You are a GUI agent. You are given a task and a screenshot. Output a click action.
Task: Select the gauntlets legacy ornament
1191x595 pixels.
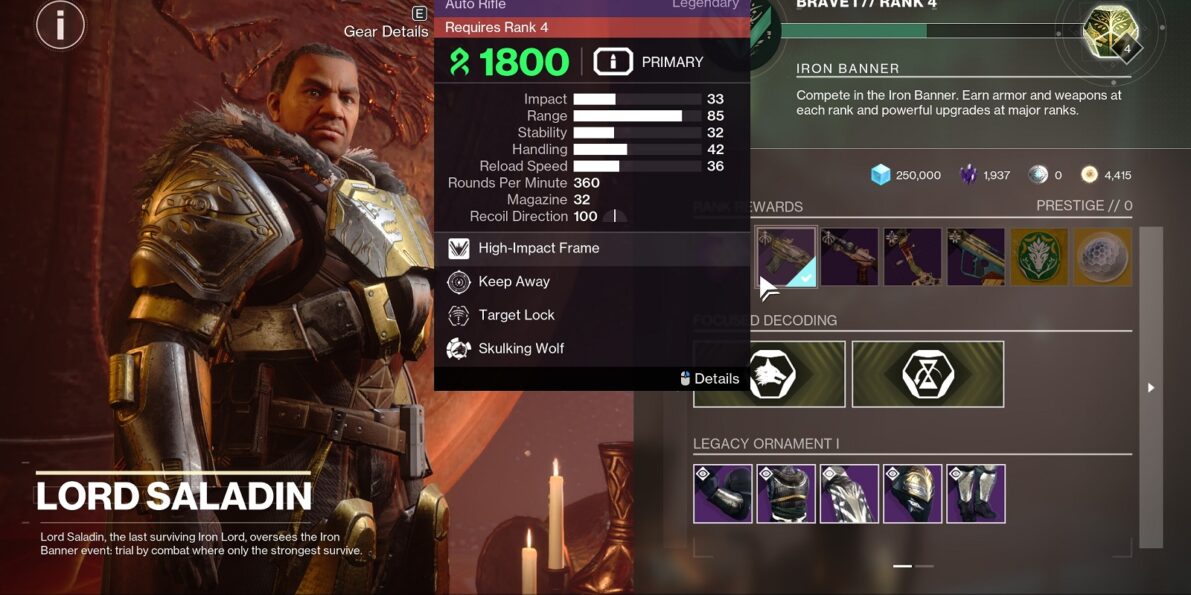pyautogui.click(x=723, y=494)
